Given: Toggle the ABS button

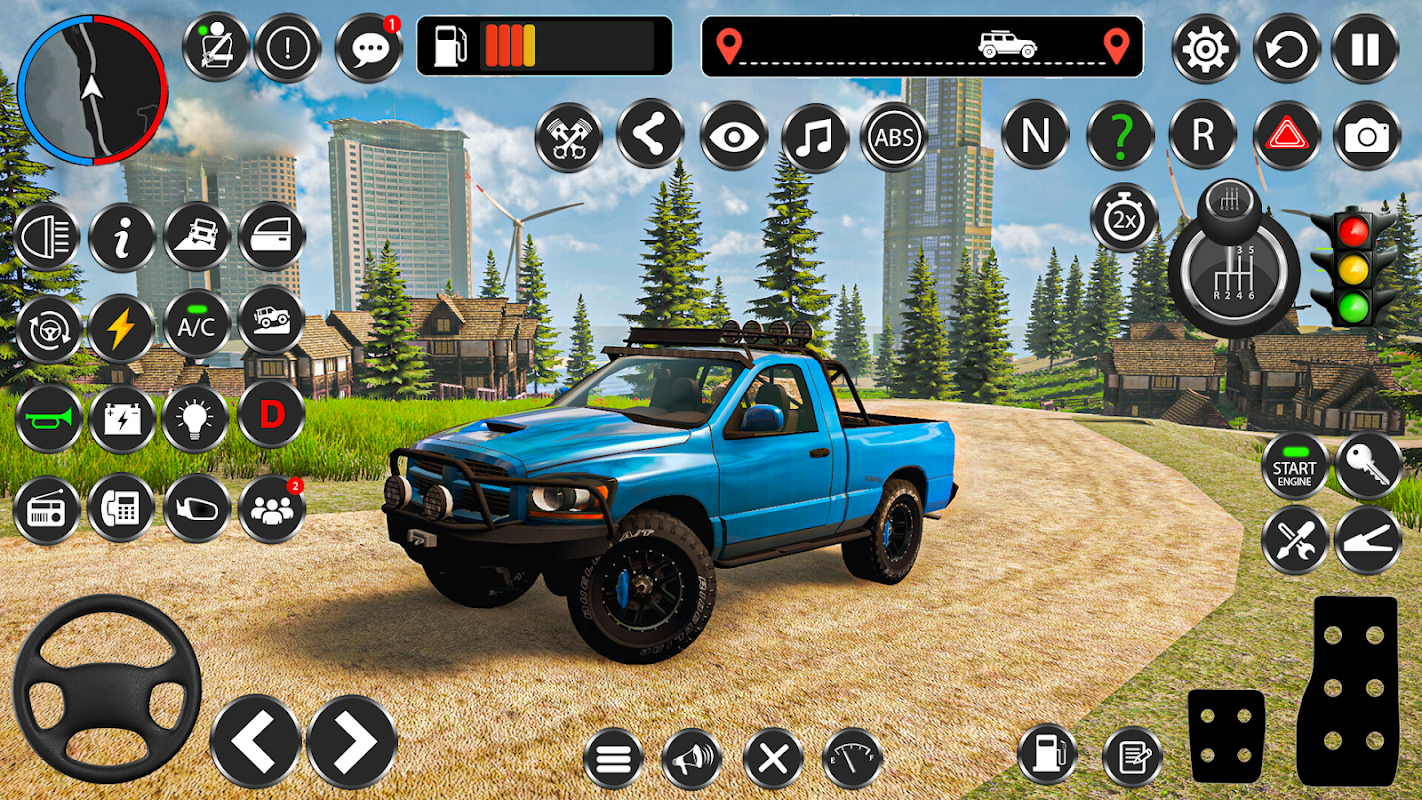Looking at the screenshot, I should click(894, 136).
